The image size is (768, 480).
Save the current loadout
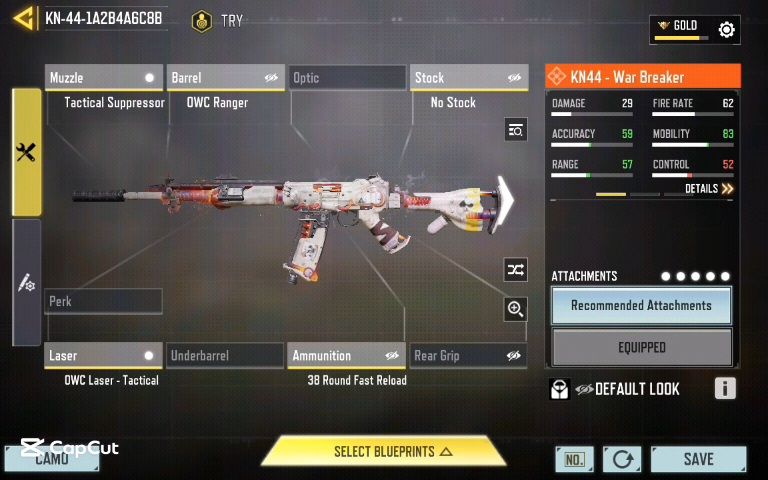tap(698, 459)
